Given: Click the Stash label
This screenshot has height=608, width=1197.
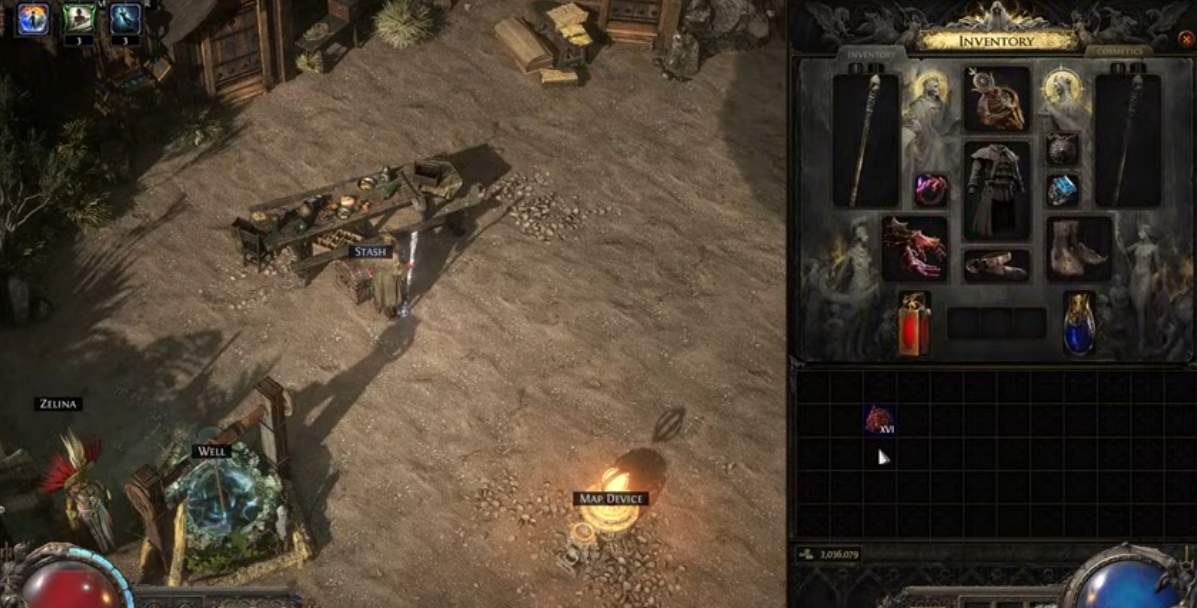Looking at the screenshot, I should coord(370,252).
